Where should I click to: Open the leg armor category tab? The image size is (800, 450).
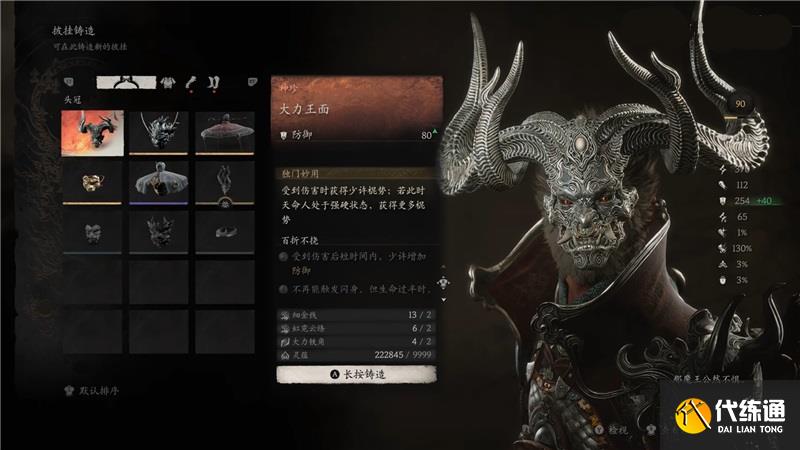coord(214,81)
